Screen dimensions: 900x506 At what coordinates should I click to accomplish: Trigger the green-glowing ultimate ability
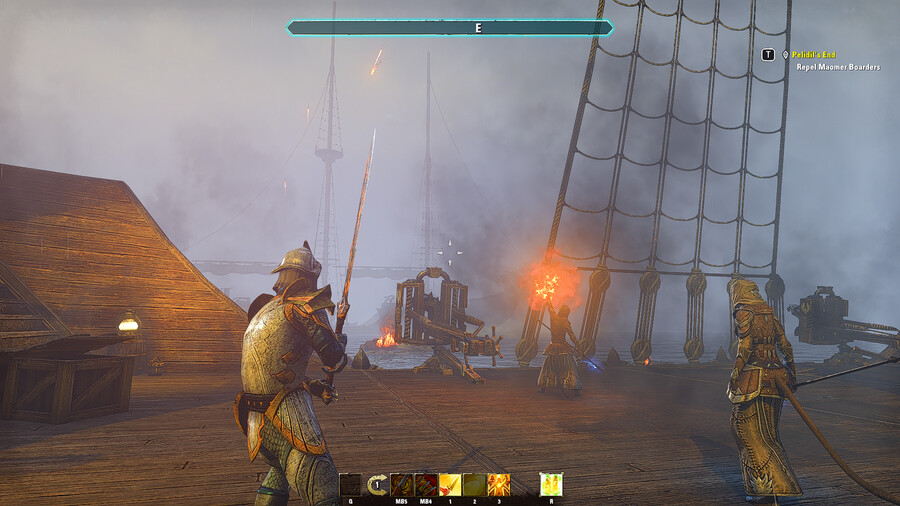551,485
